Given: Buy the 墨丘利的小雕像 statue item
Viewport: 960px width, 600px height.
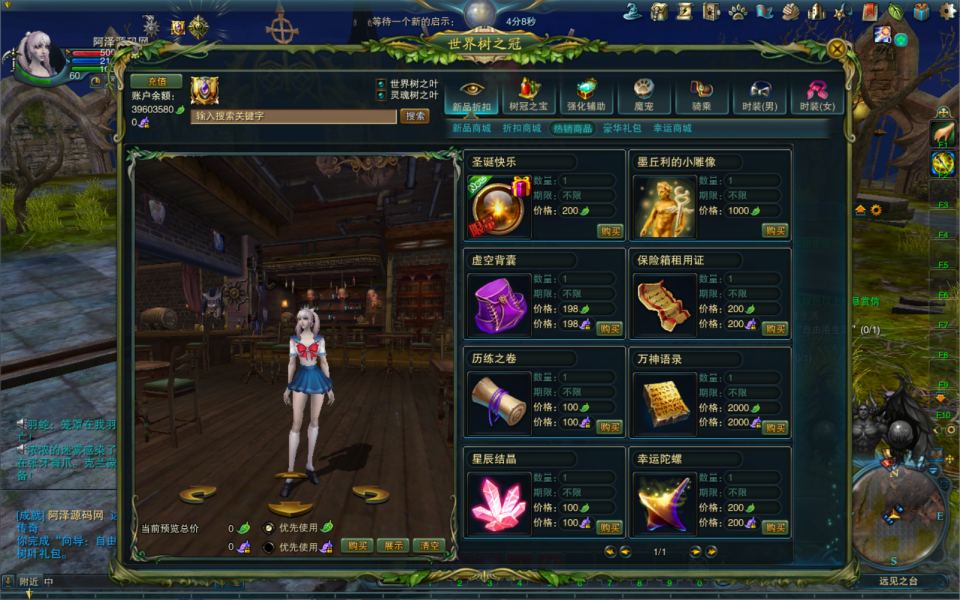Looking at the screenshot, I should pos(776,230).
